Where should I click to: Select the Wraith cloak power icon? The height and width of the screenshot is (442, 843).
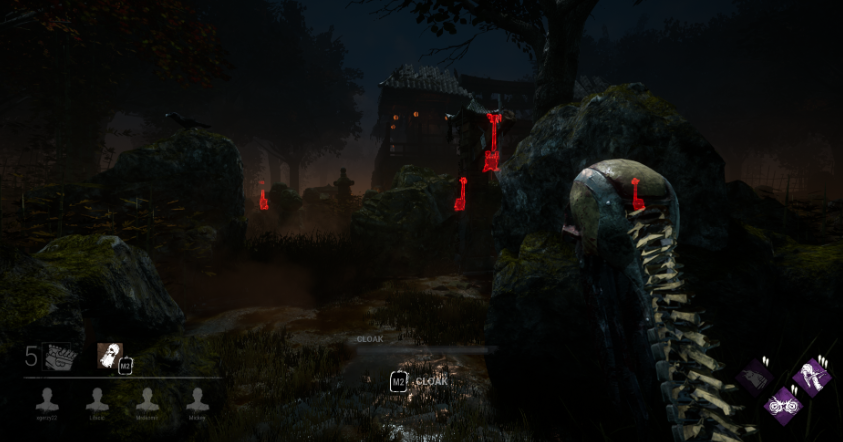pos(109,356)
